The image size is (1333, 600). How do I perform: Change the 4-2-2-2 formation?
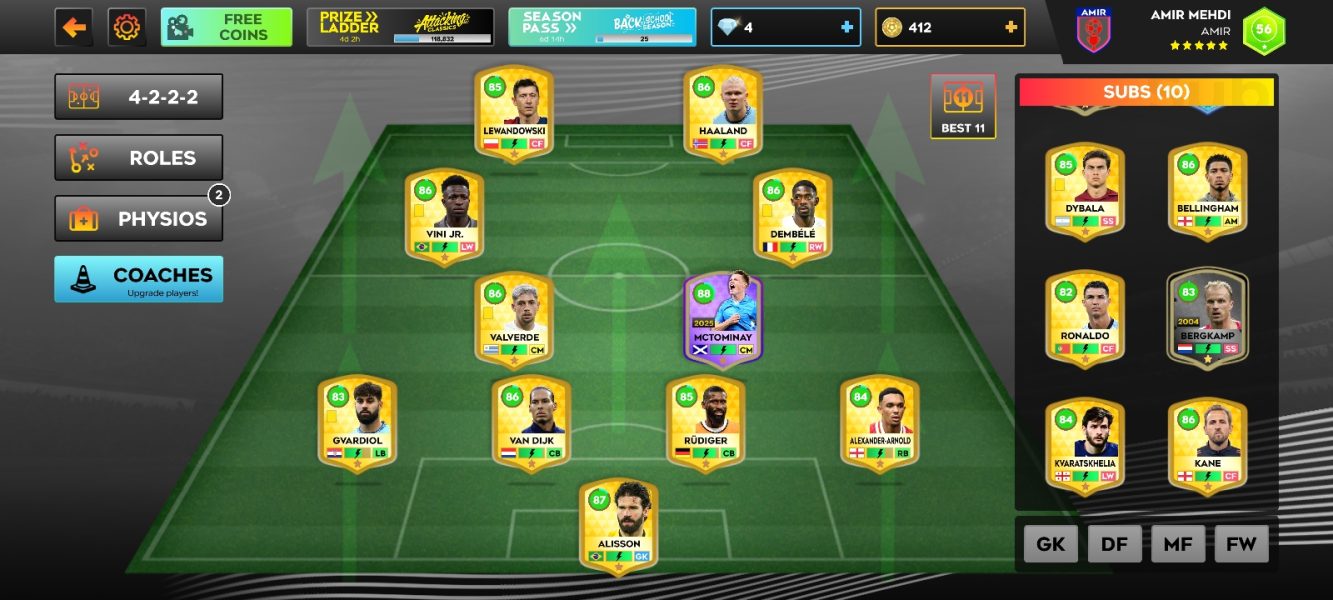point(139,97)
